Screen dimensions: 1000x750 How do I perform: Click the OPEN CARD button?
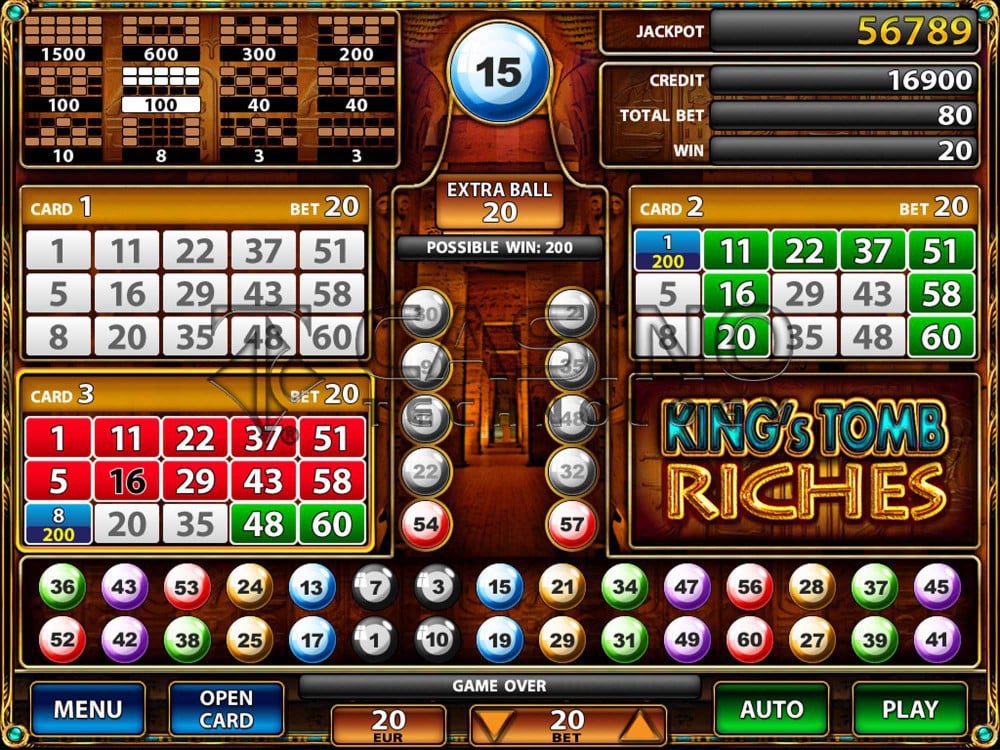tap(226, 709)
